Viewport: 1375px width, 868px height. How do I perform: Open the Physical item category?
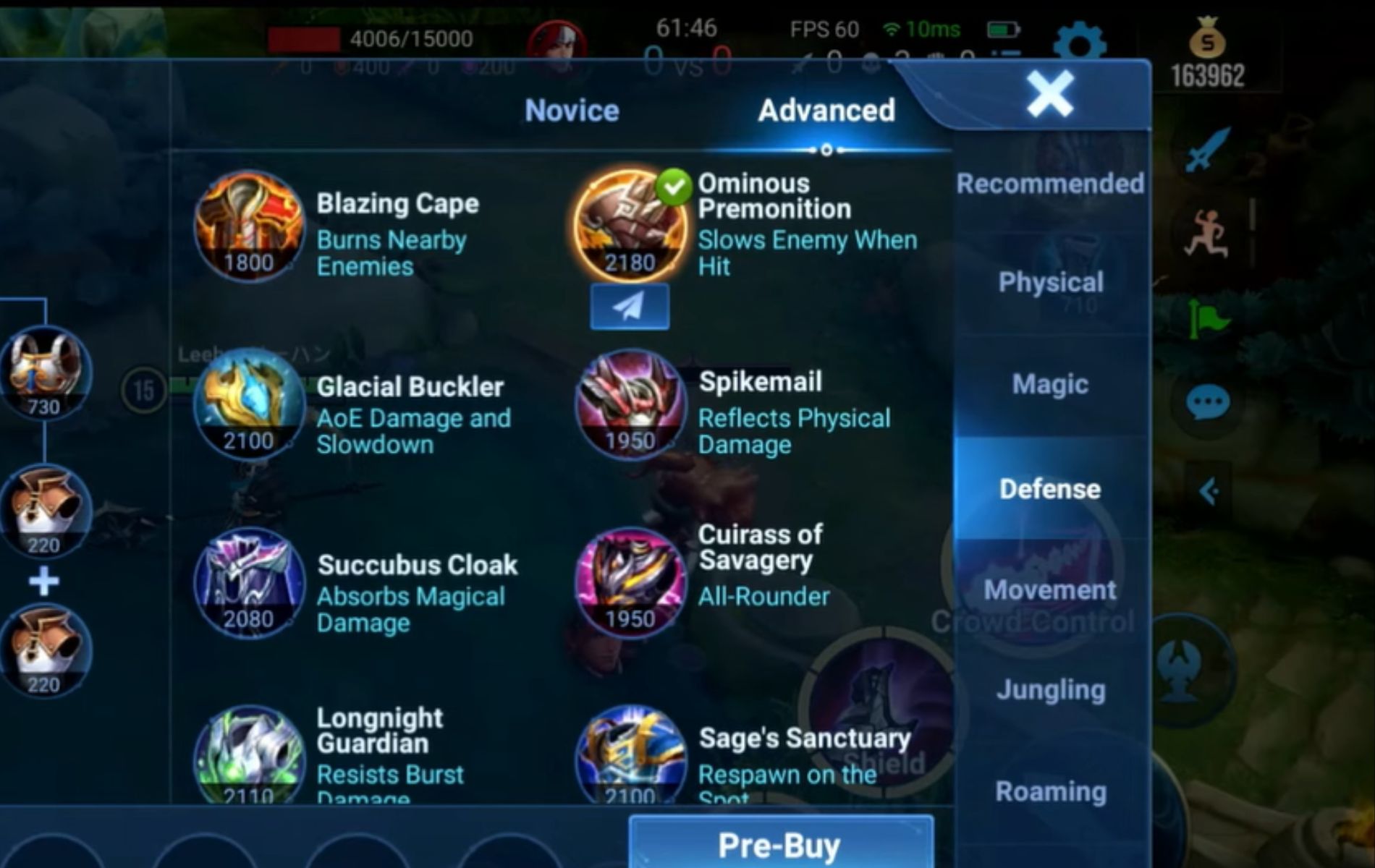pyautogui.click(x=1049, y=282)
